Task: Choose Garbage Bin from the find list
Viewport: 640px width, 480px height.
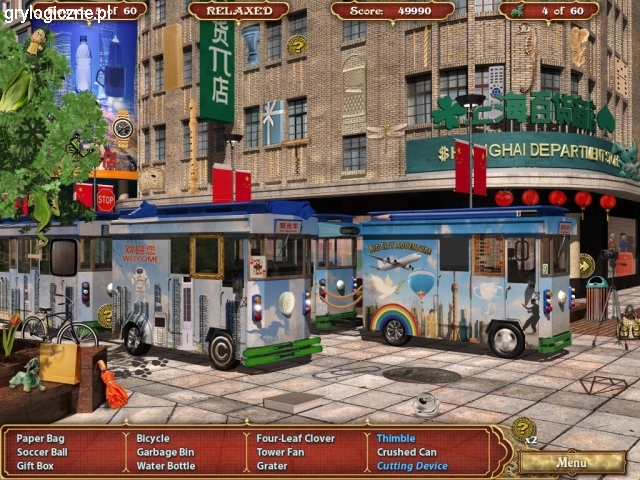Action: click(x=165, y=452)
